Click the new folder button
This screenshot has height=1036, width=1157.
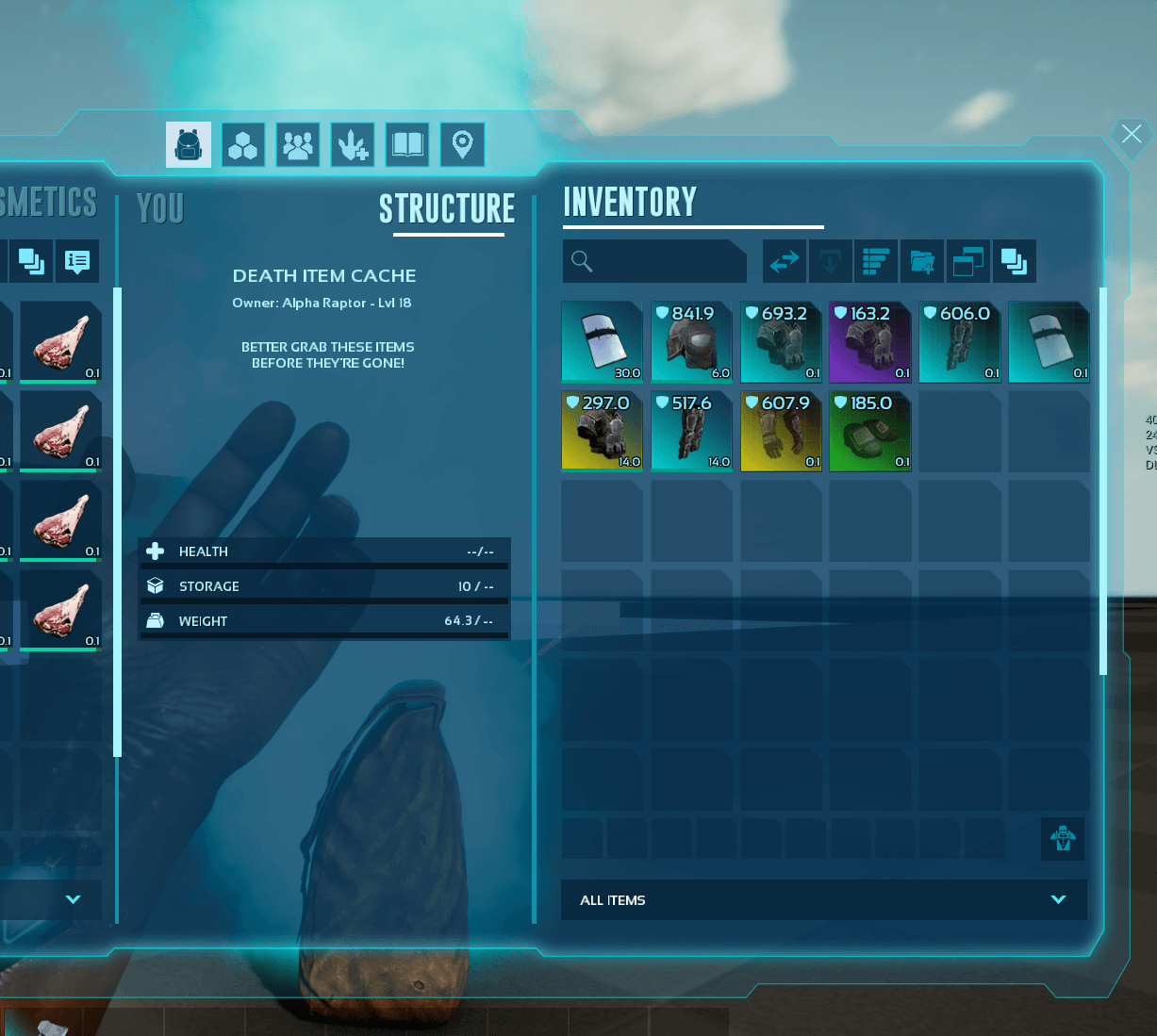pos(922,261)
